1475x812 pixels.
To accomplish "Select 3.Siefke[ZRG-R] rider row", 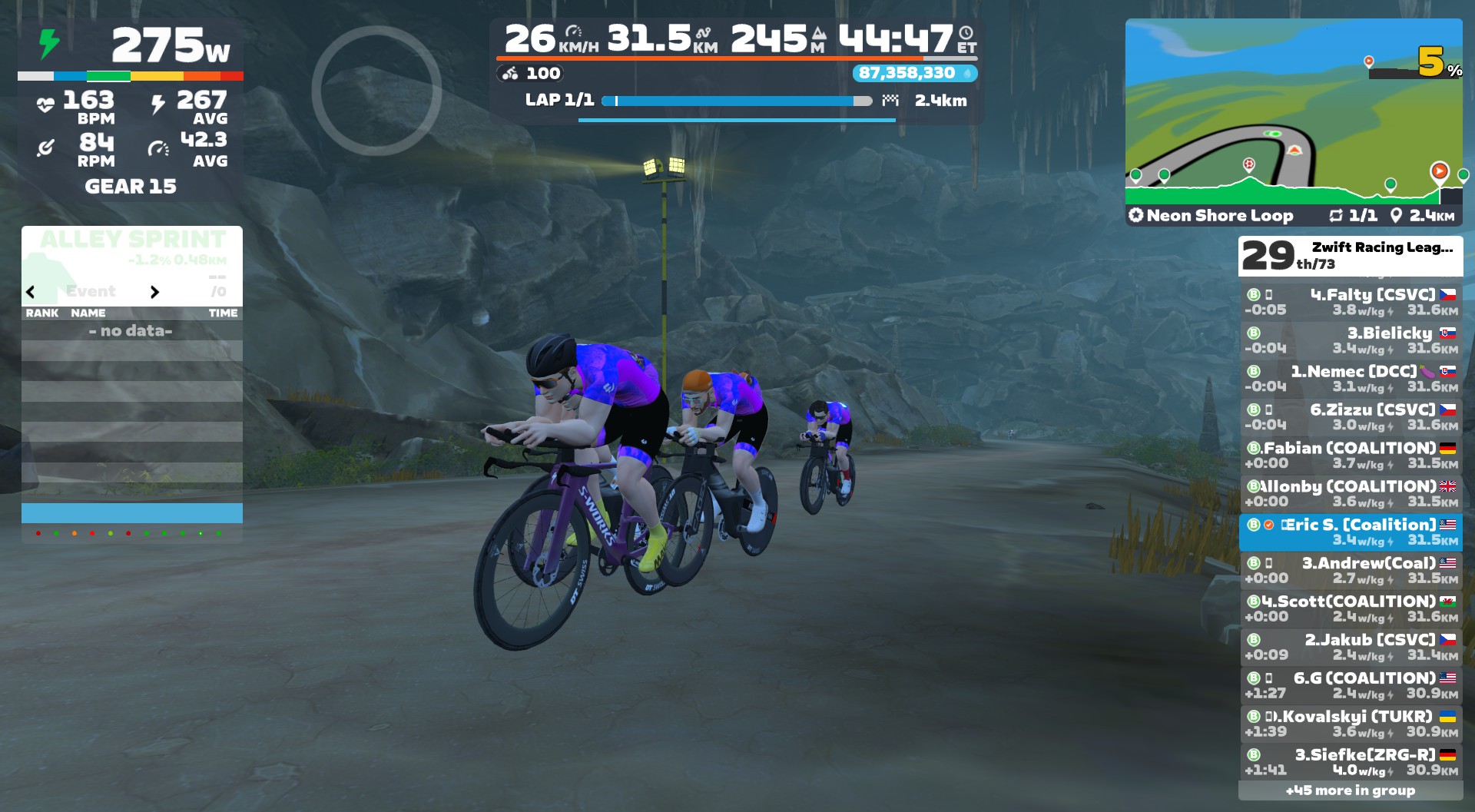I will click(x=1351, y=763).
